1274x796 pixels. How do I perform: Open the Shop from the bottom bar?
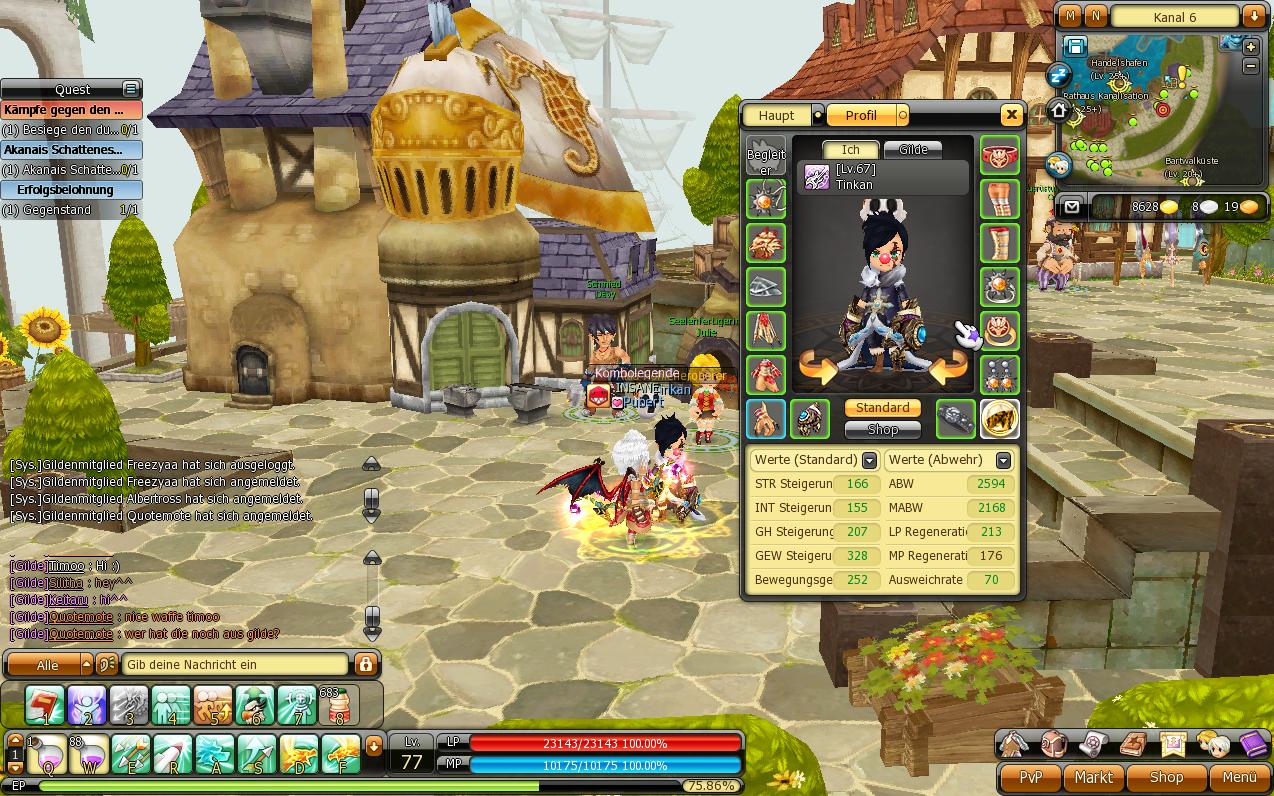tap(1166, 777)
